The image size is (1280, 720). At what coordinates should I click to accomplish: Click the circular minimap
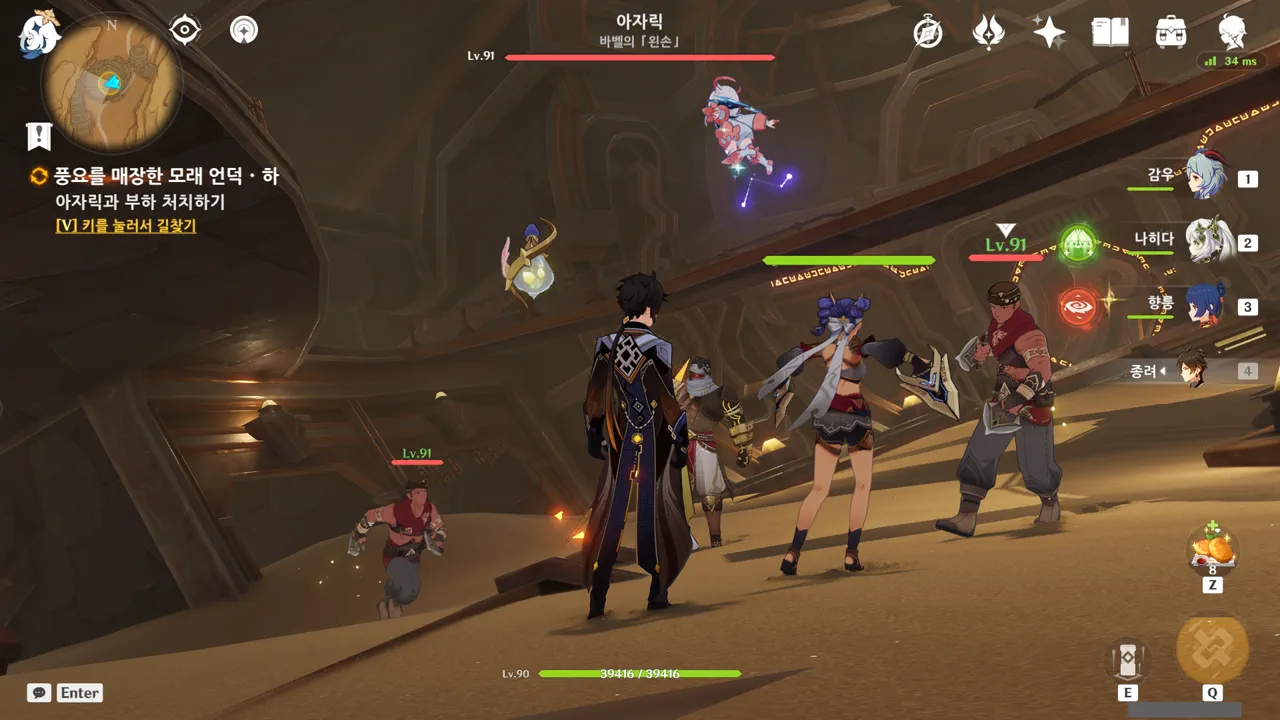point(111,83)
